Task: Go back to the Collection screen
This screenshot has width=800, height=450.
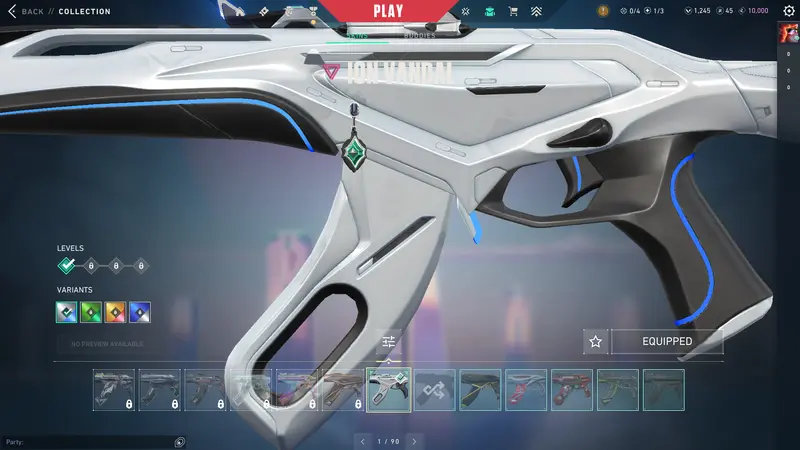Action: coord(26,11)
